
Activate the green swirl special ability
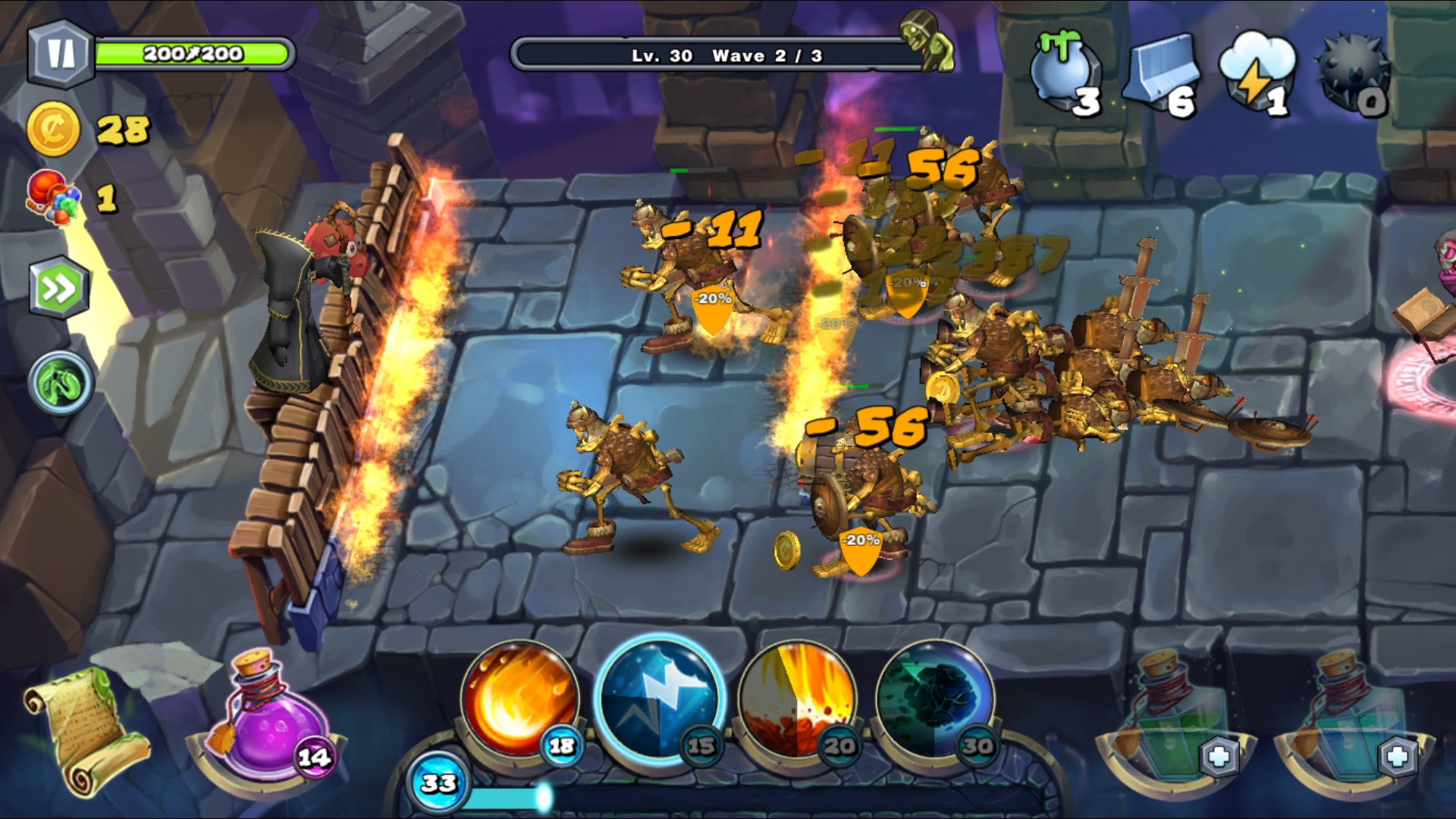(61, 383)
